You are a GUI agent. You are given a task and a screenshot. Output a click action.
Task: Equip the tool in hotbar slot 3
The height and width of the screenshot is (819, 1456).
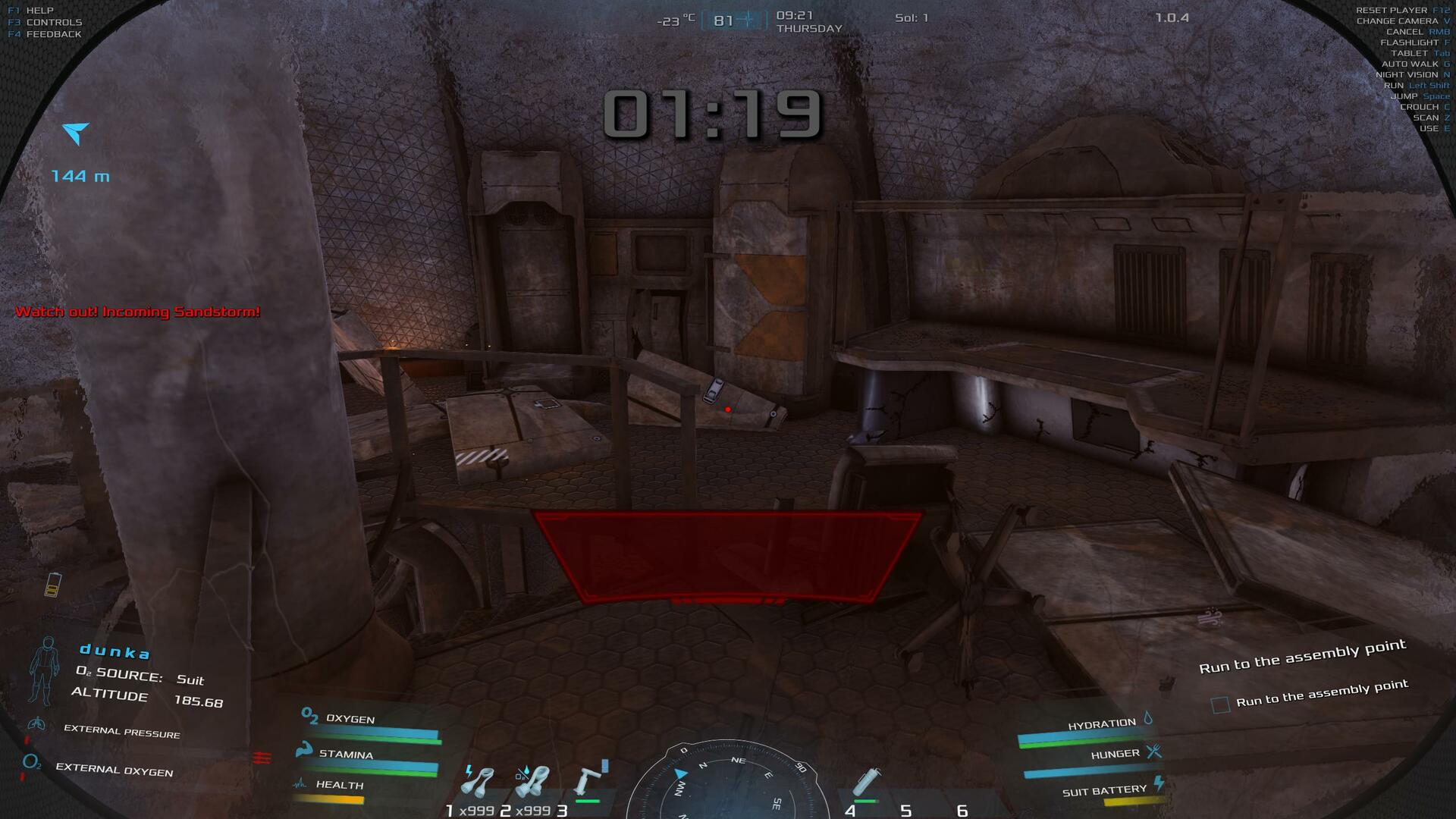coord(591,781)
